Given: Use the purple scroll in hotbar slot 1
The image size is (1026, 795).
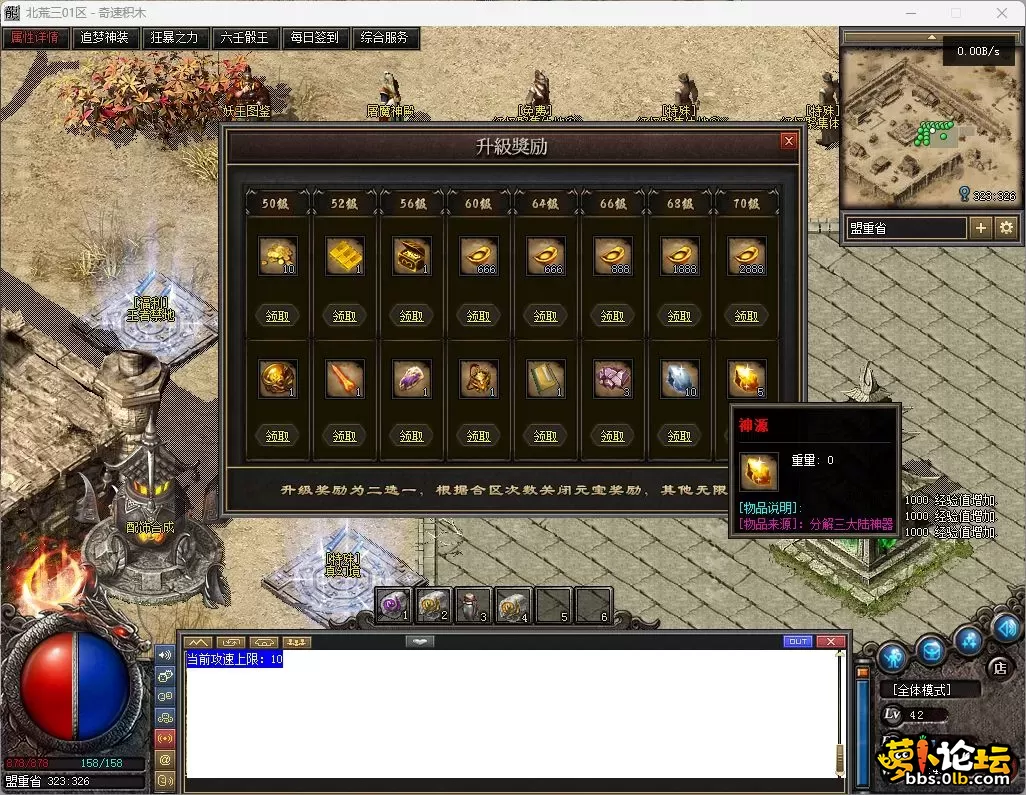Looking at the screenshot, I should [393, 605].
